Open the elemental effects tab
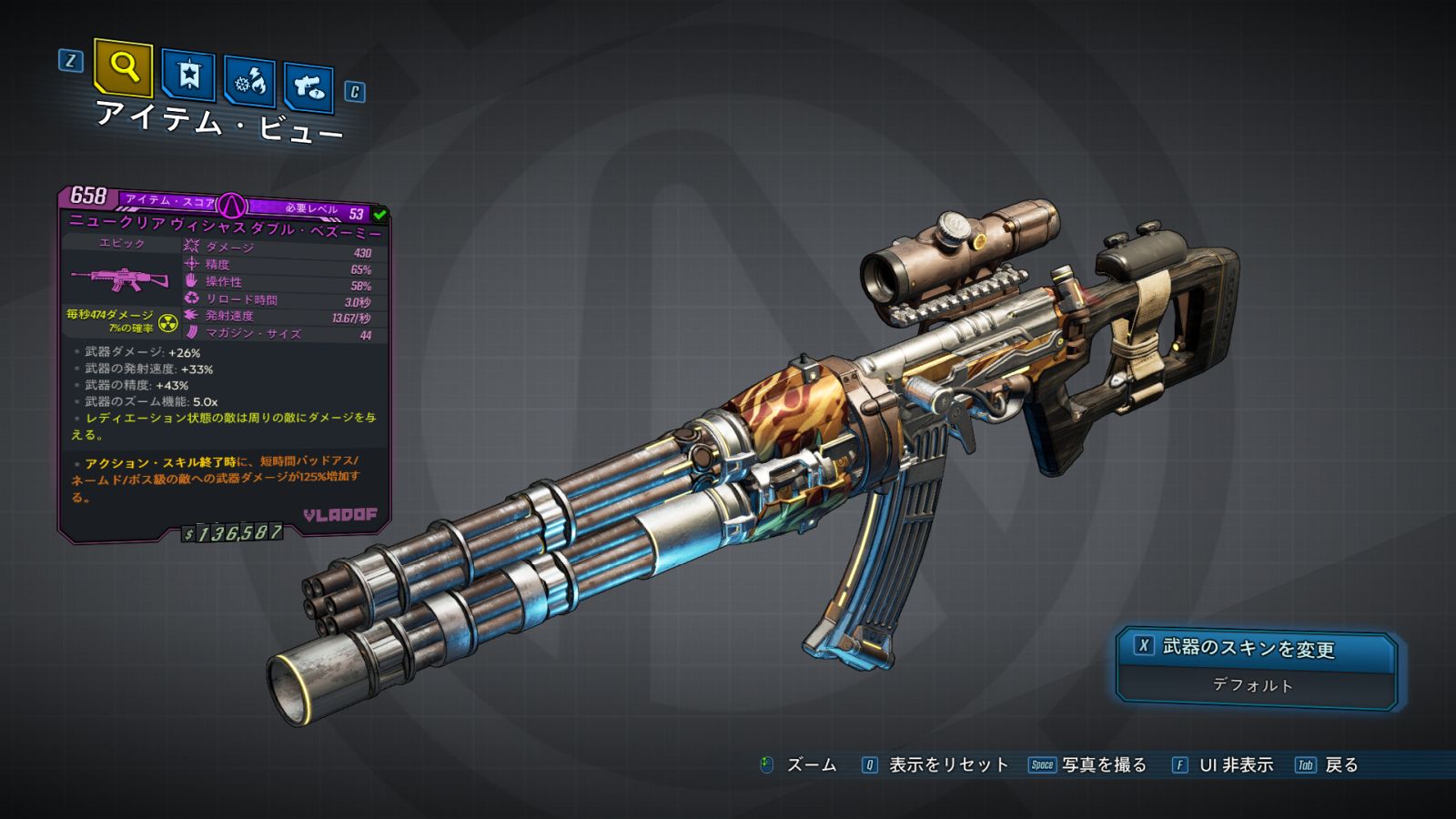 pos(249,83)
